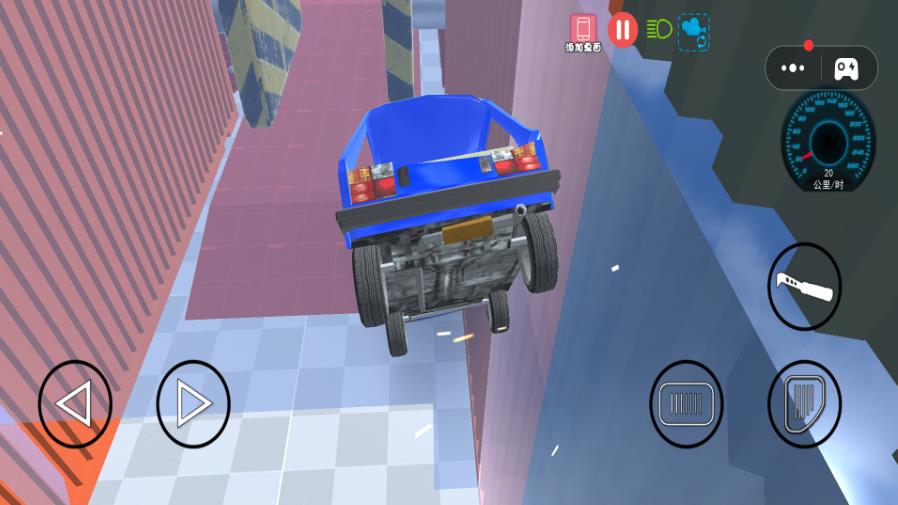Toggle the green headlights icon
This screenshot has width=898, height=505.
(659, 29)
